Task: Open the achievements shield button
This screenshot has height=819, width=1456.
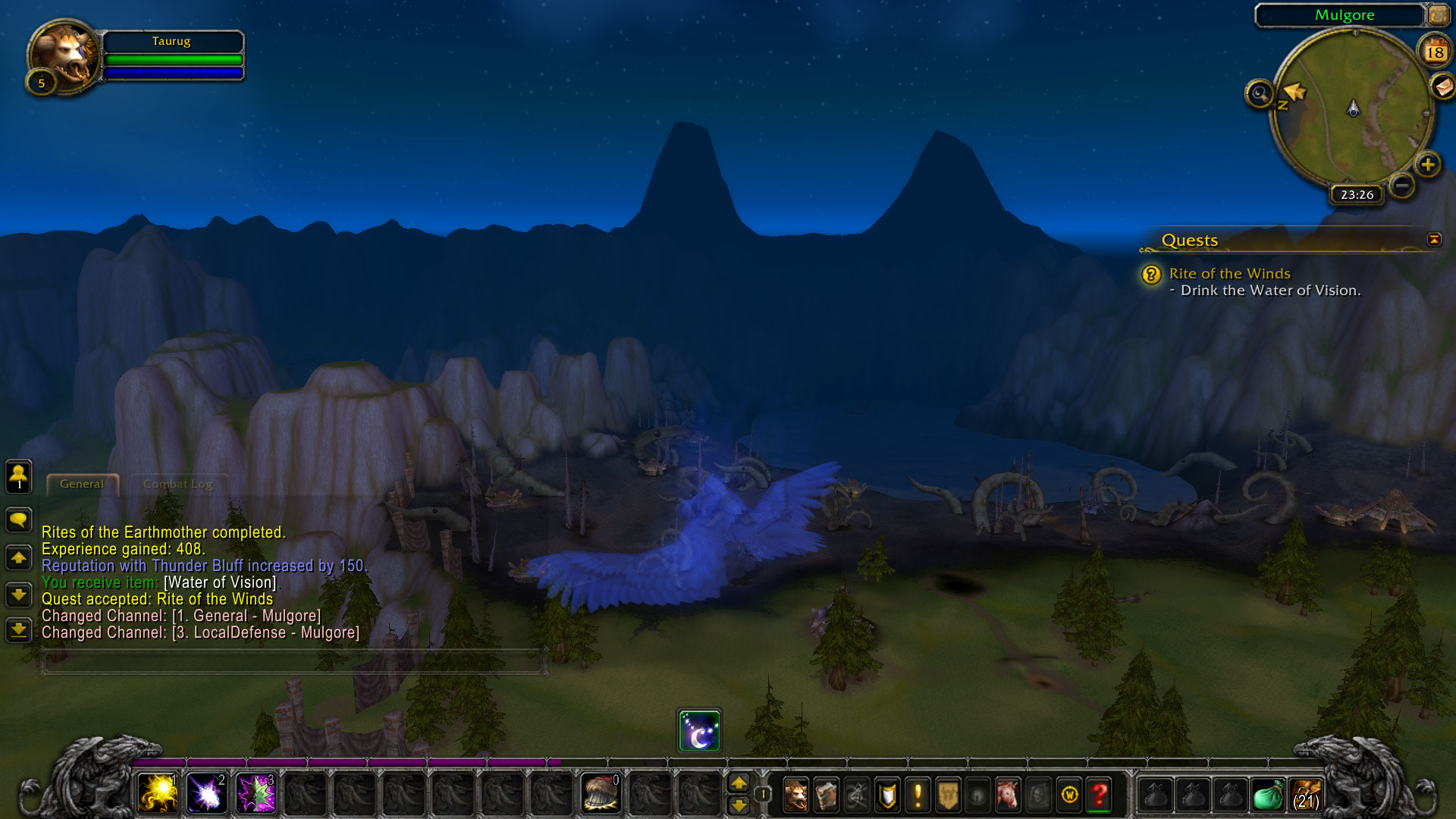Action: [887, 795]
